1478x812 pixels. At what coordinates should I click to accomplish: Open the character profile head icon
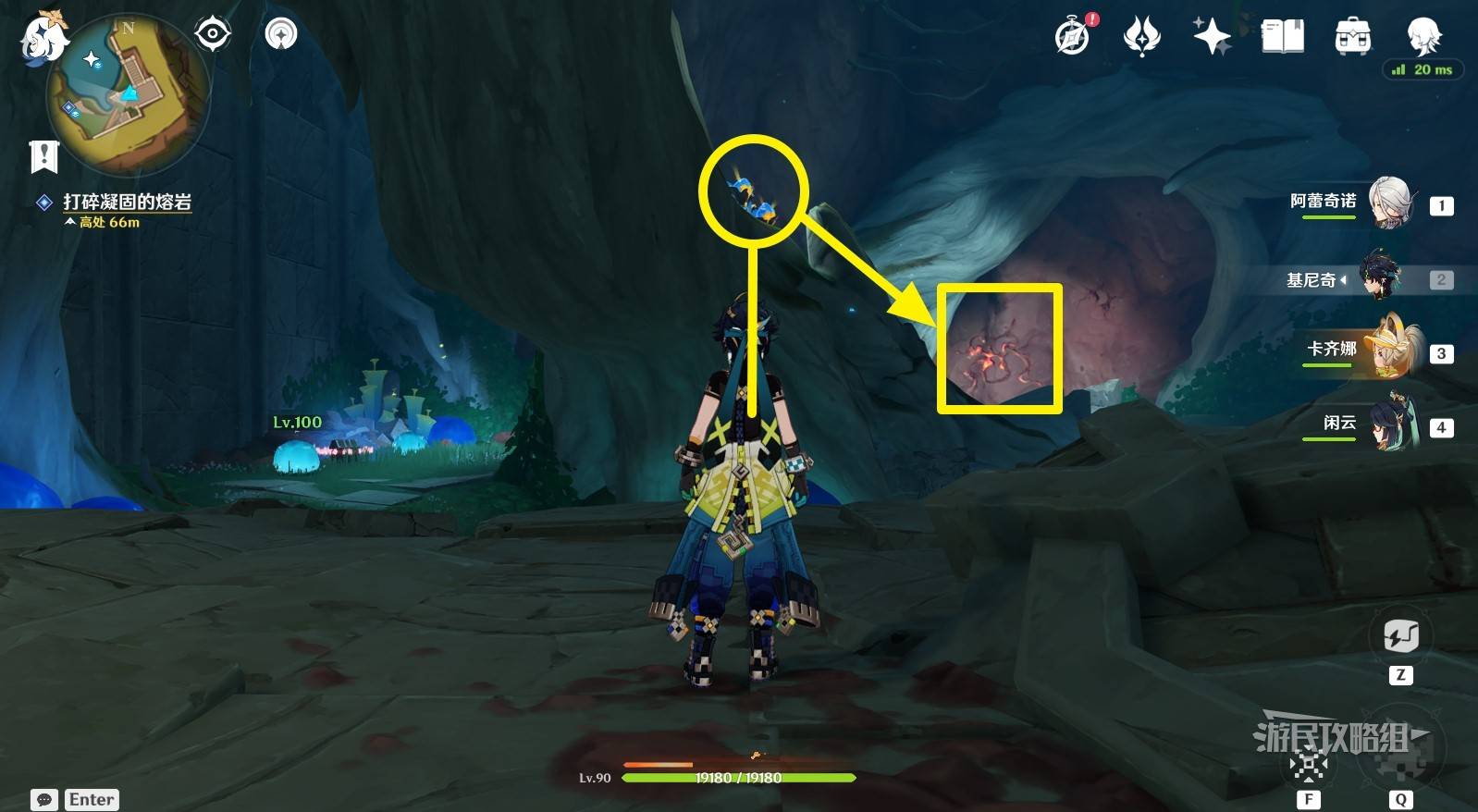coord(1423,35)
